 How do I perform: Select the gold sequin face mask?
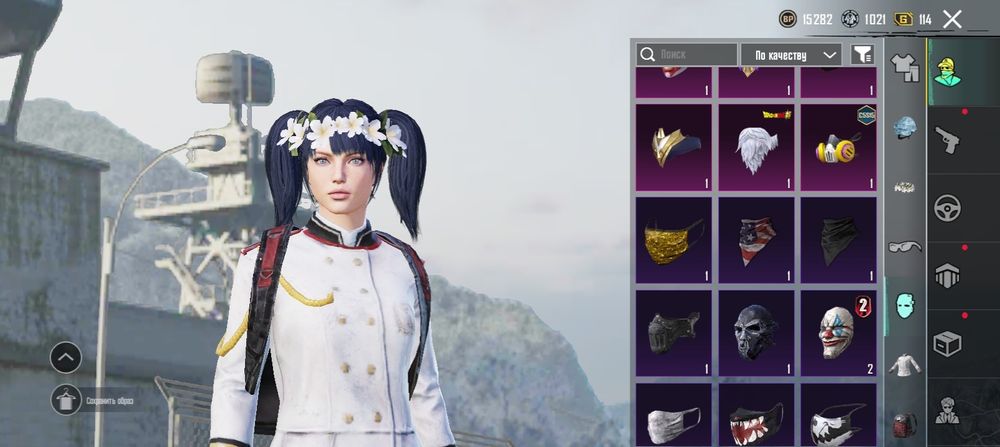[673, 239]
